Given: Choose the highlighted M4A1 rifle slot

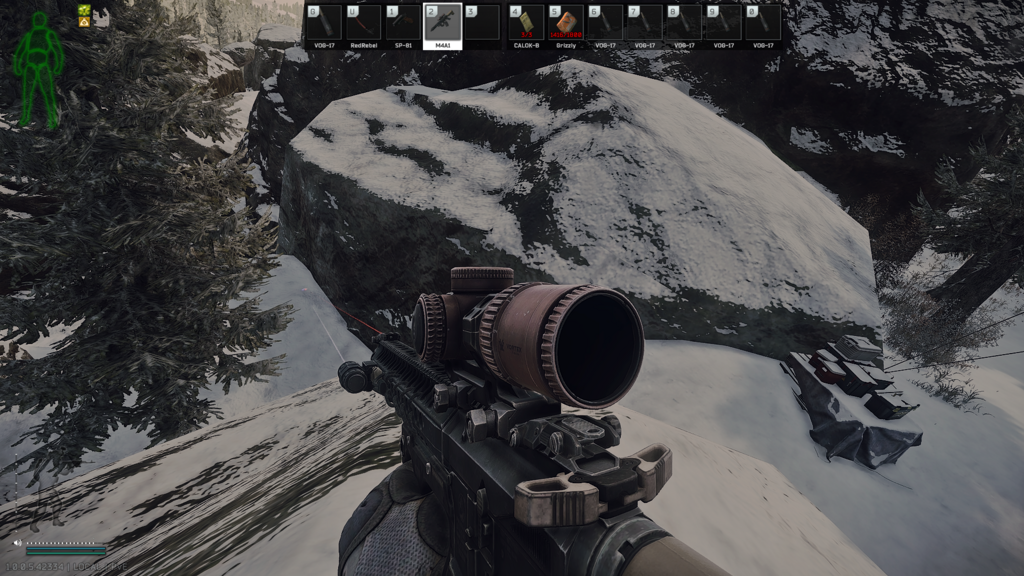Looking at the screenshot, I should click(x=442, y=23).
